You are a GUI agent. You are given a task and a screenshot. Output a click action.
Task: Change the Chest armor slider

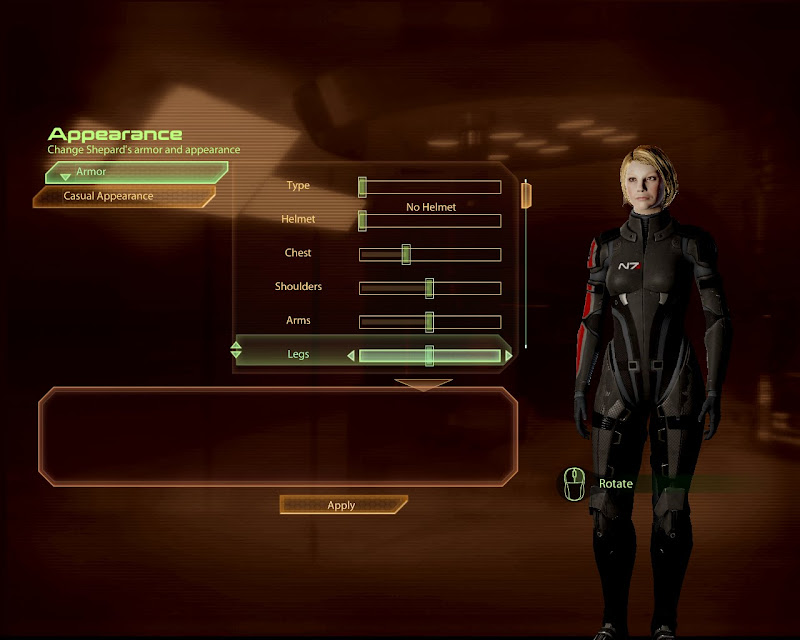tap(430, 255)
